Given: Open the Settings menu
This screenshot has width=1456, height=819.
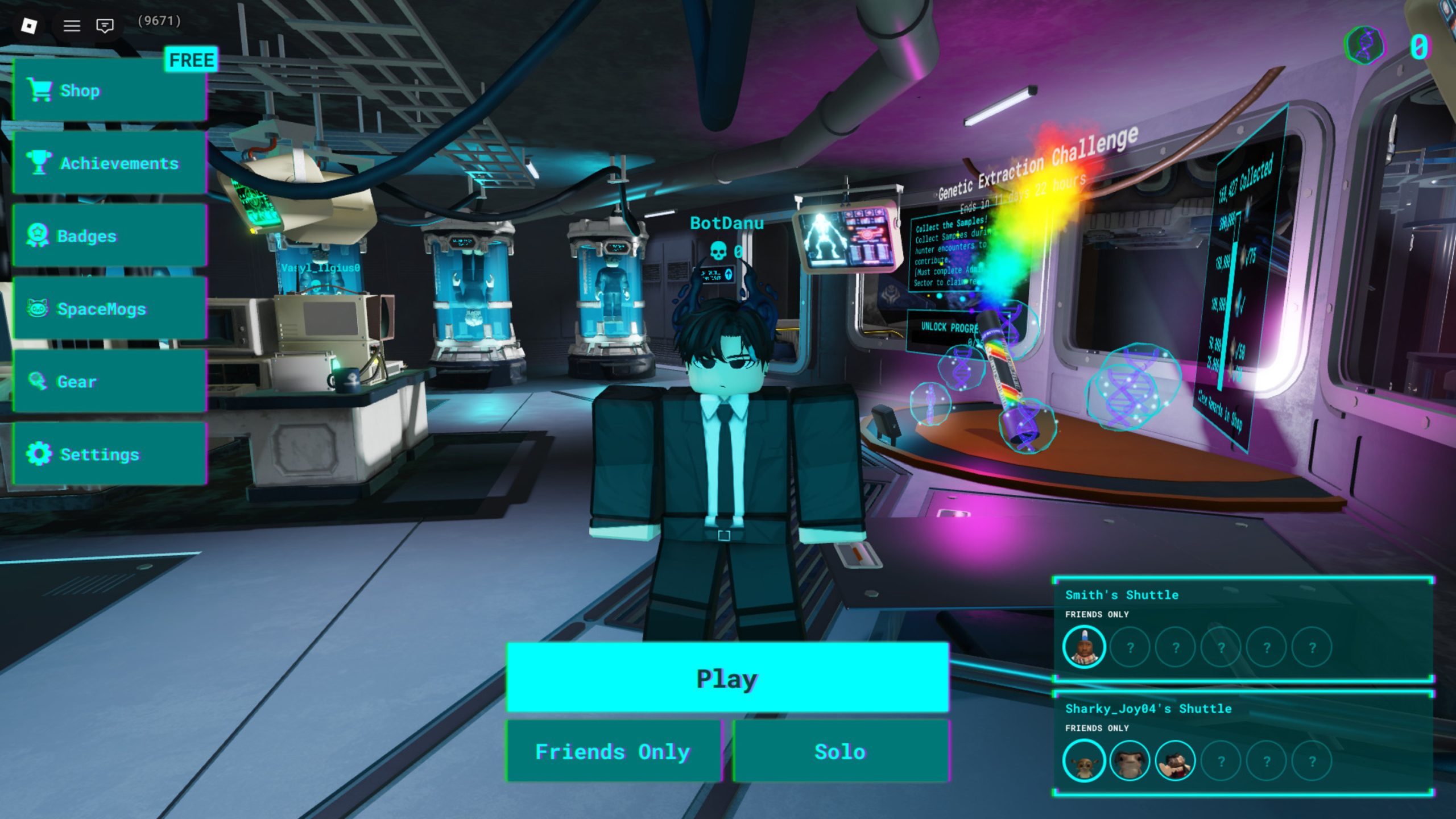Looking at the screenshot, I should [109, 454].
